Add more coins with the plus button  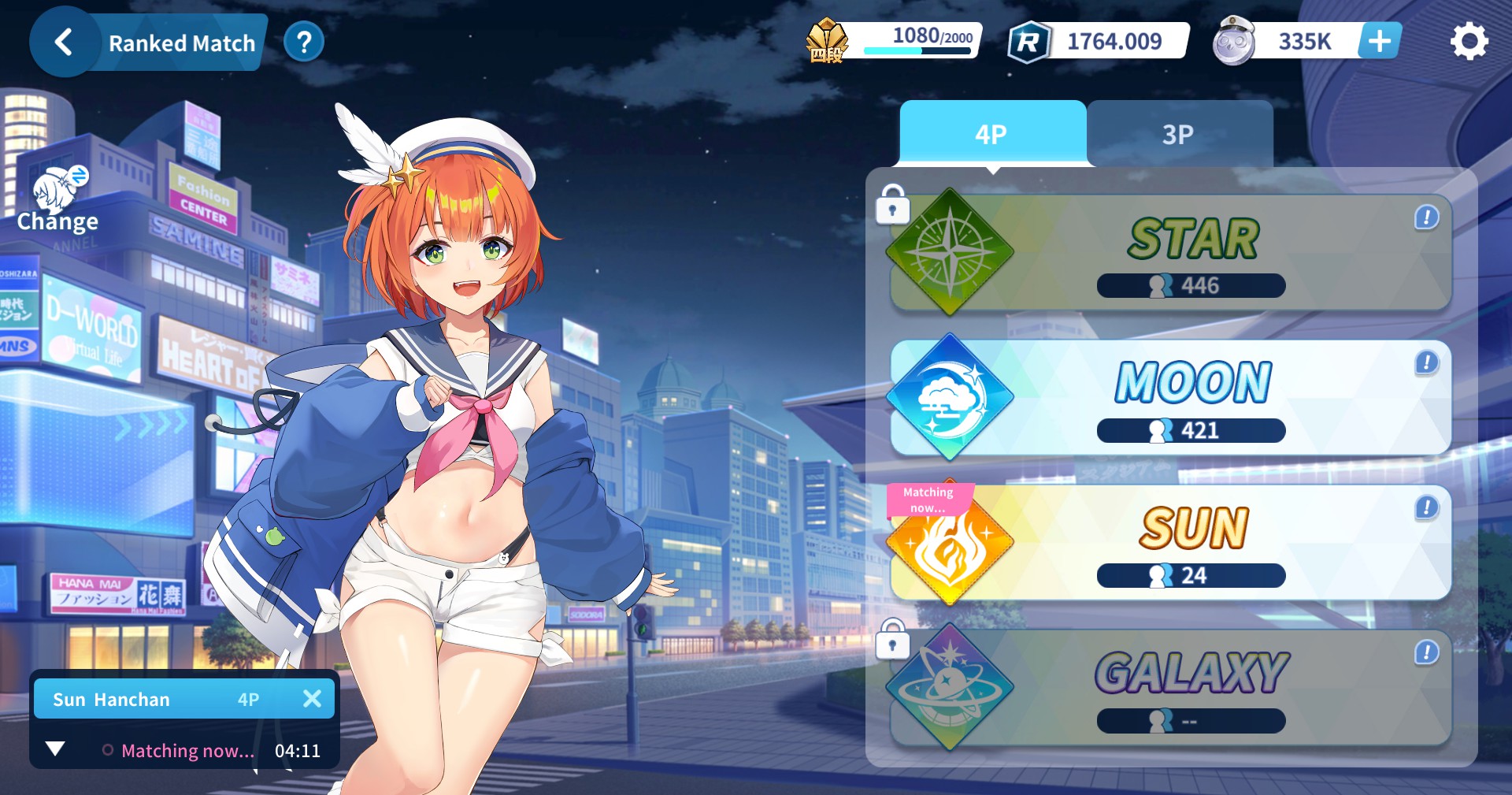click(x=1379, y=41)
